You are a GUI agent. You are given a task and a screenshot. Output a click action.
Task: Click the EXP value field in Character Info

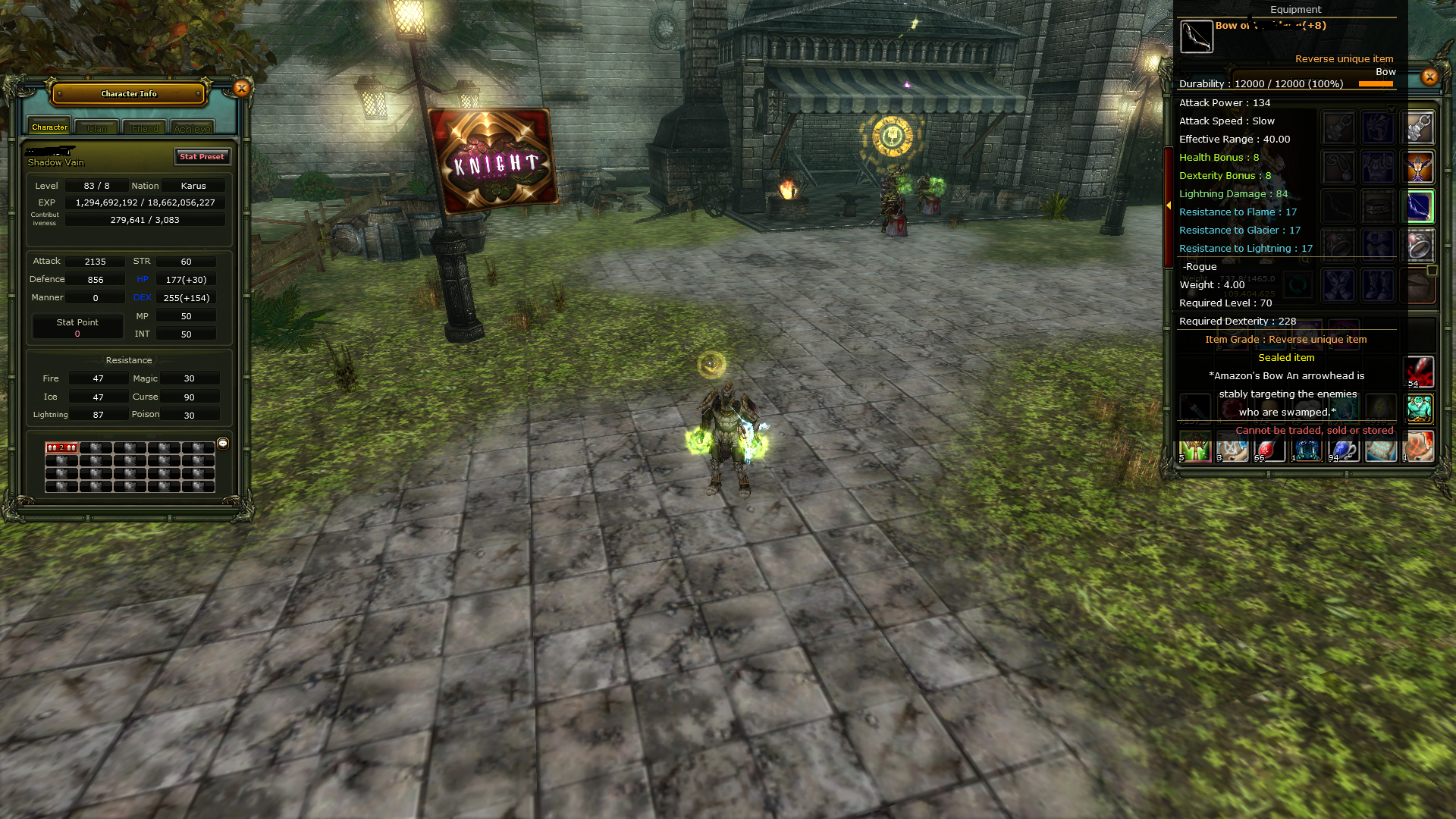coord(146,202)
